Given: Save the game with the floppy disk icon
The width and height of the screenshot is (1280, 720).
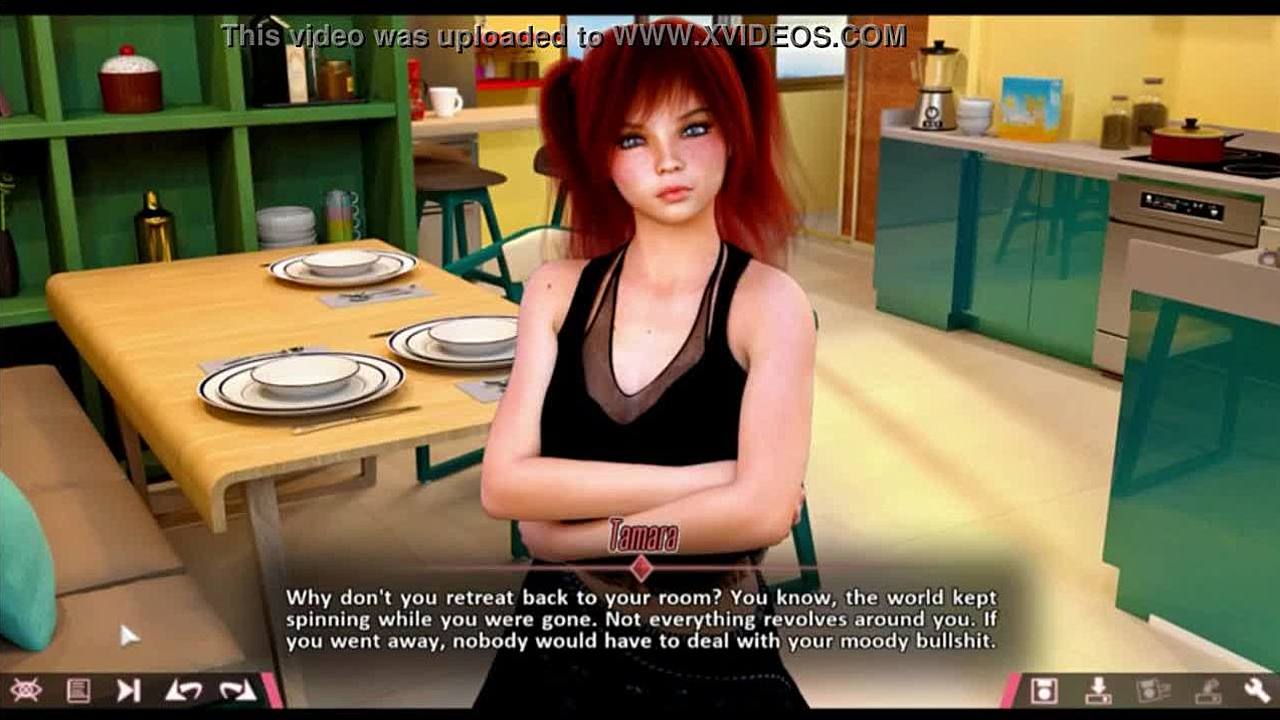Looking at the screenshot, I should [1044, 690].
